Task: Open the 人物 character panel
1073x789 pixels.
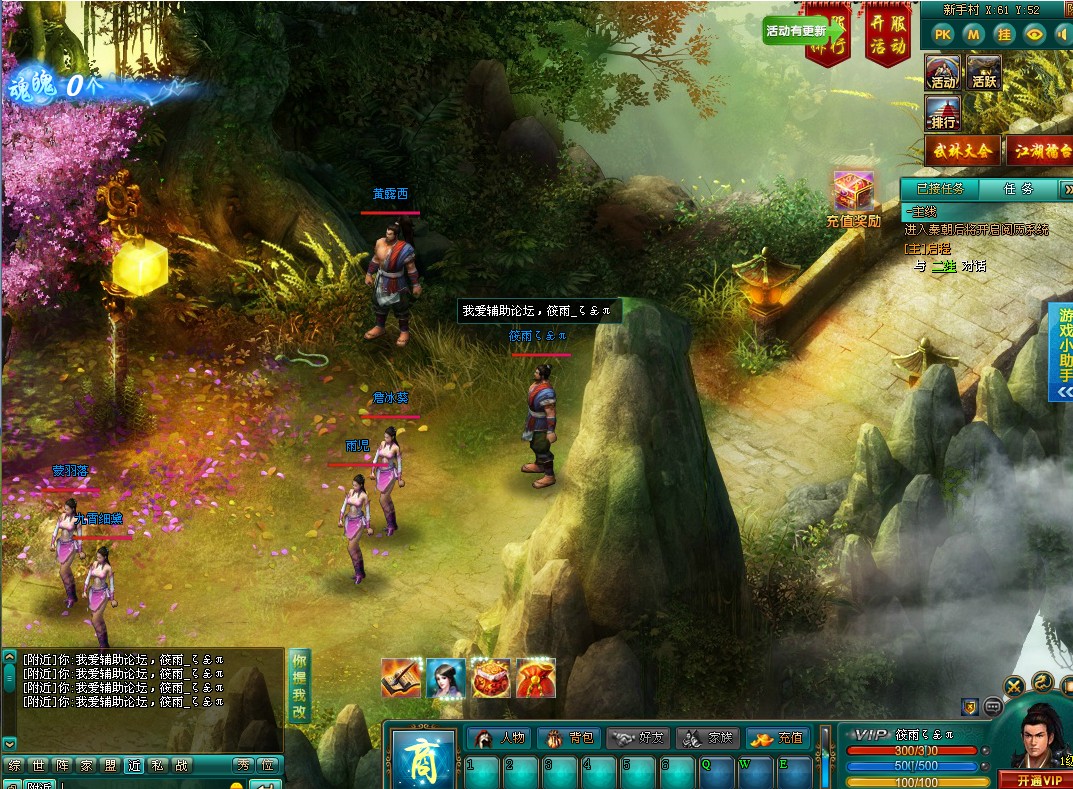Action: (x=499, y=738)
